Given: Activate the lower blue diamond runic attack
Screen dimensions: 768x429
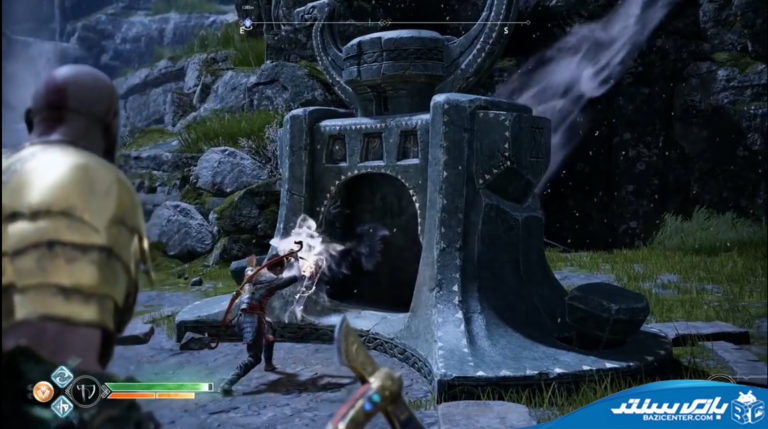Looking at the screenshot, I should click(x=62, y=406).
